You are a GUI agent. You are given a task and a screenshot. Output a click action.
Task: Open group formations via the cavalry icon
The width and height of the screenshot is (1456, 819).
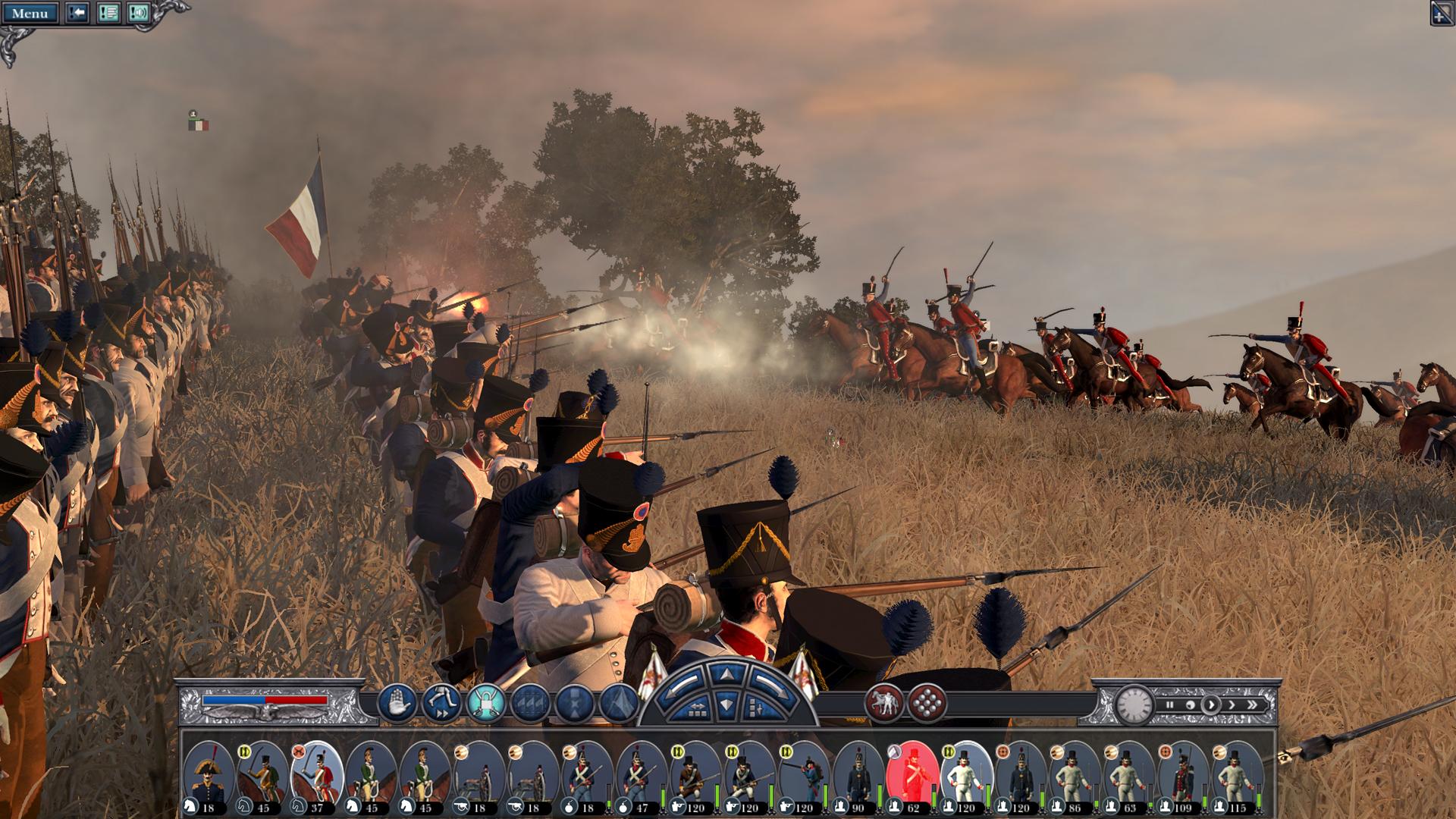click(x=884, y=701)
